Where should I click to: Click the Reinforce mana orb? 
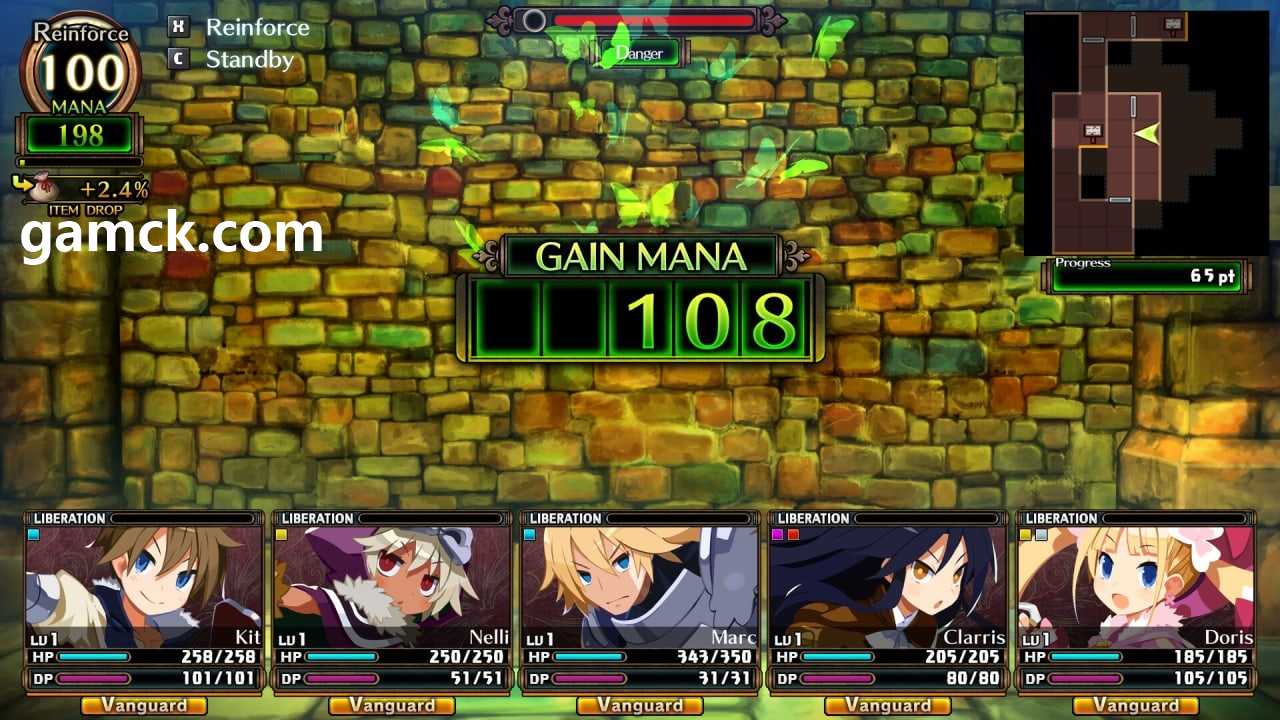[x=80, y=70]
